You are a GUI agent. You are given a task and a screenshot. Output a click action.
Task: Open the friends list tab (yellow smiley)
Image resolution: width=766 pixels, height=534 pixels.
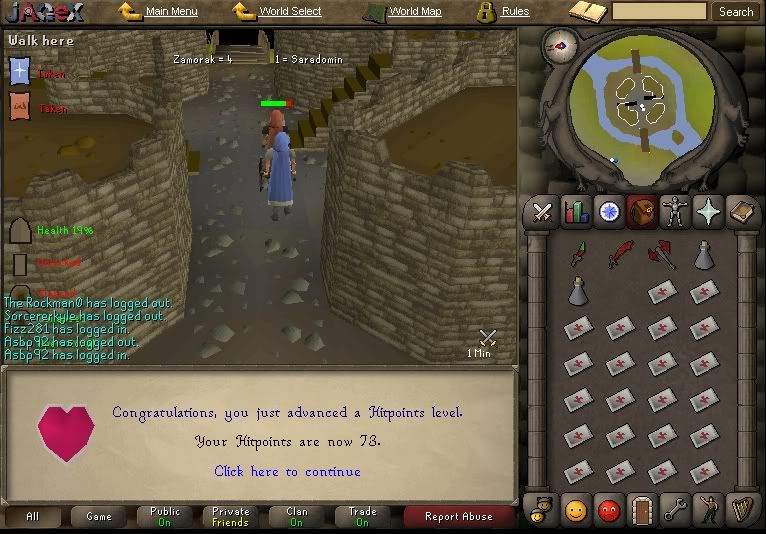click(575, 510)
